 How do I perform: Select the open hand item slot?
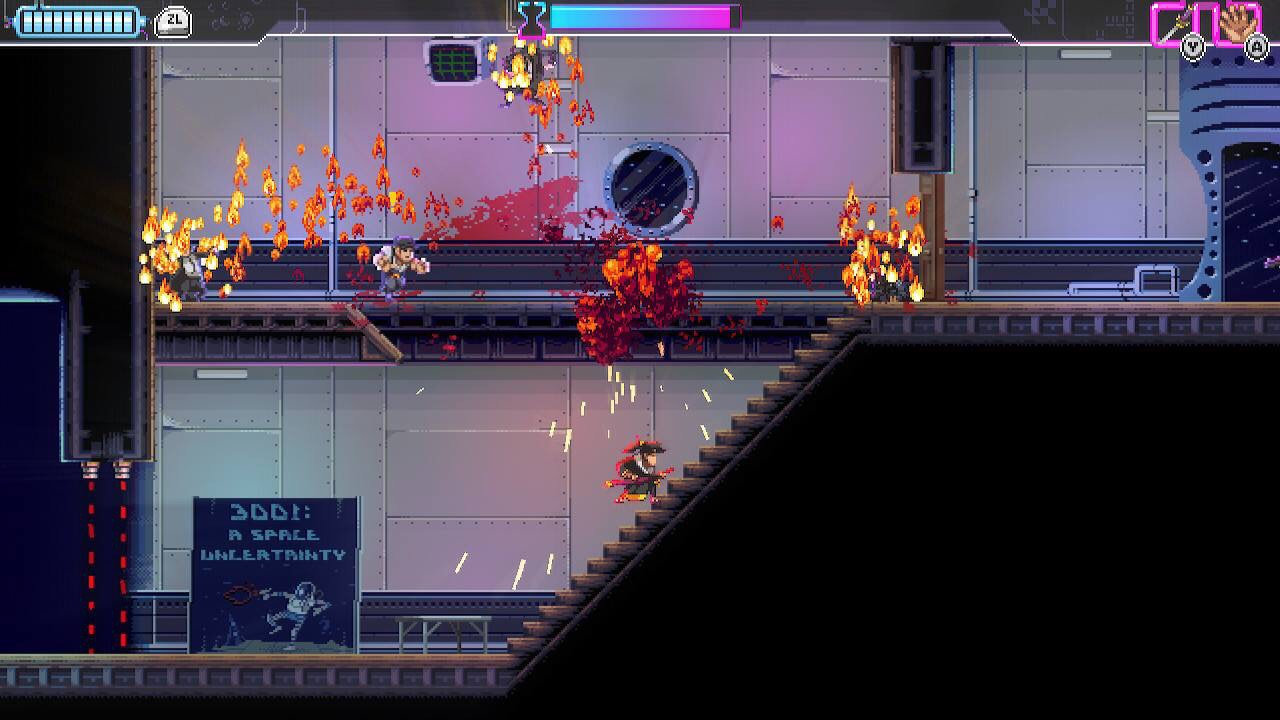tap(1238, 23)
